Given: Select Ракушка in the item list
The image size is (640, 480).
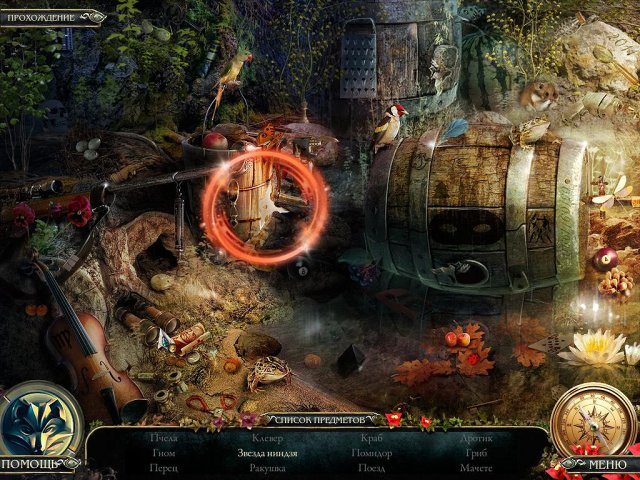Looking at the screenshot, I should tap(266, 468).
